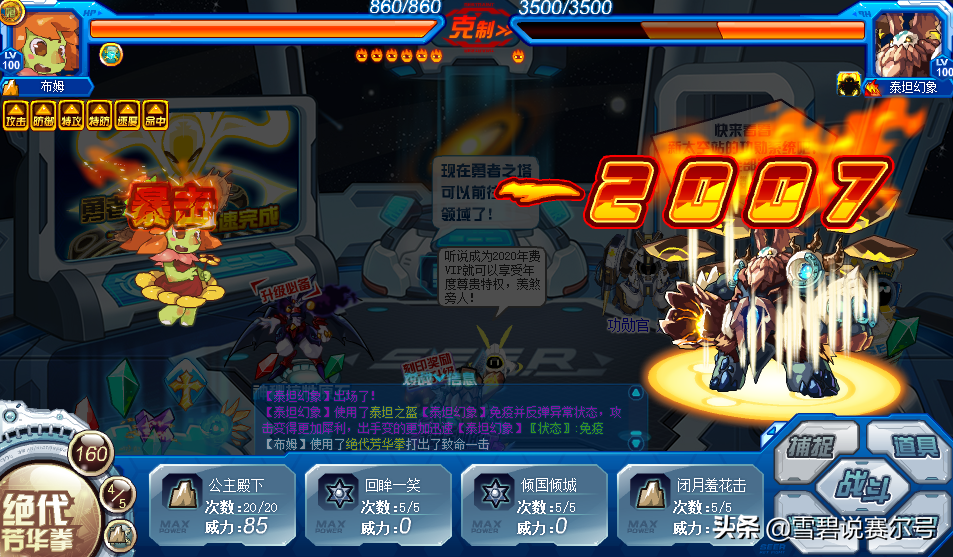Click the 泰坦幻象 enemy portrait
This screenshot has width=953, height=557.
click(x=906, y=42)
